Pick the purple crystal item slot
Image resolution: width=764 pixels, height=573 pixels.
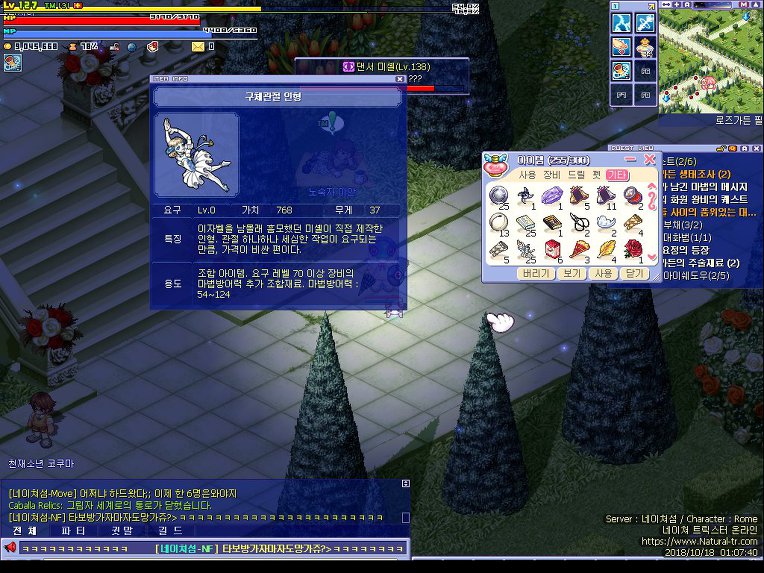[x=553, y=195]
